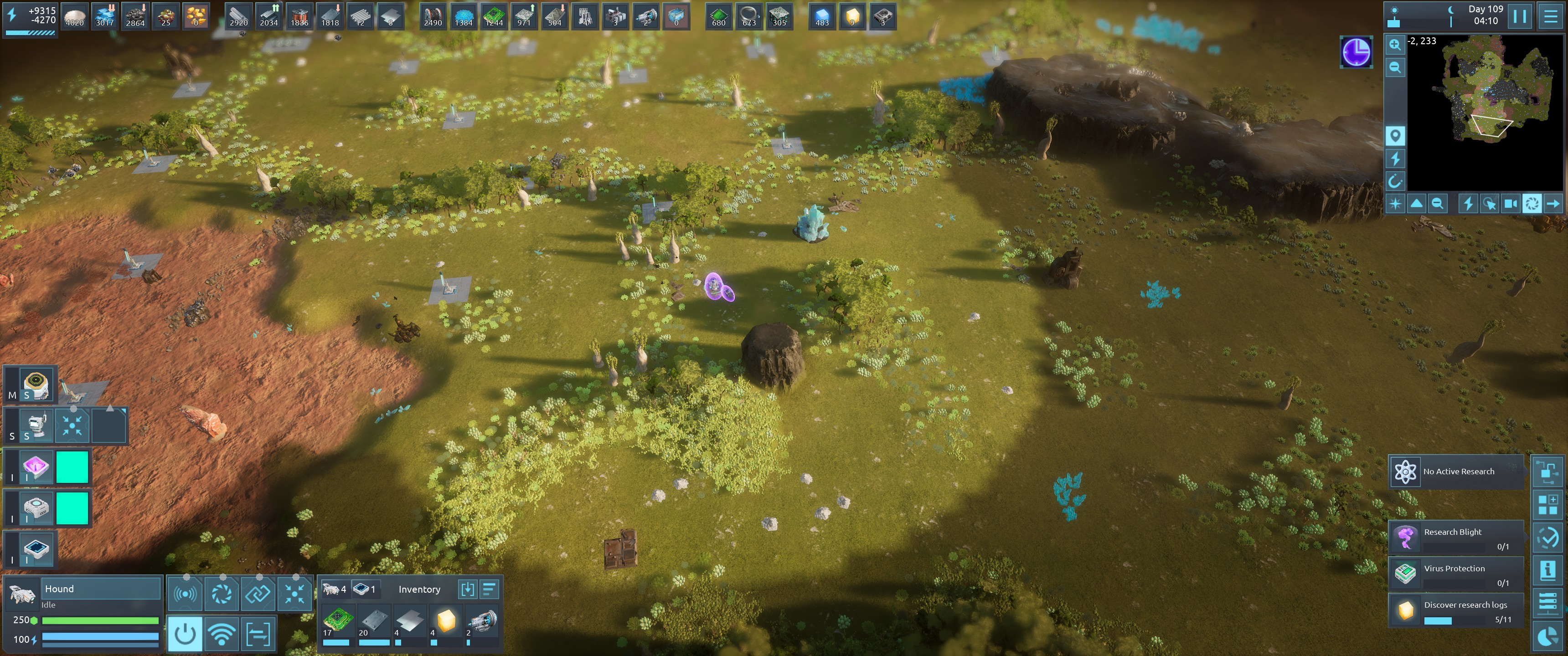Click the right arrow button under minimap
The width and height of the screenshot is (1568, 656).
(x=1553, y=204)
